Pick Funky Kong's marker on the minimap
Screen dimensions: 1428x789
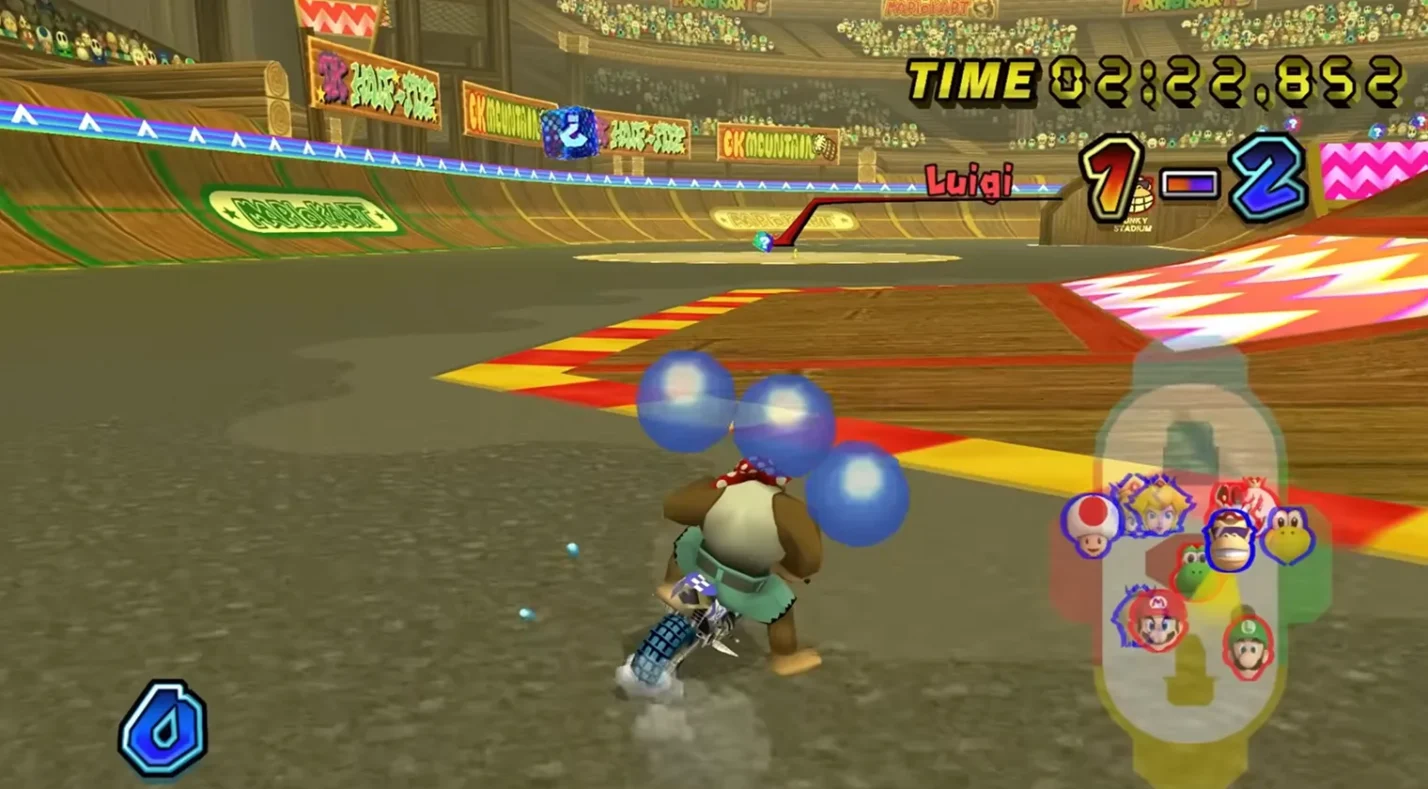pos(1228,540)
